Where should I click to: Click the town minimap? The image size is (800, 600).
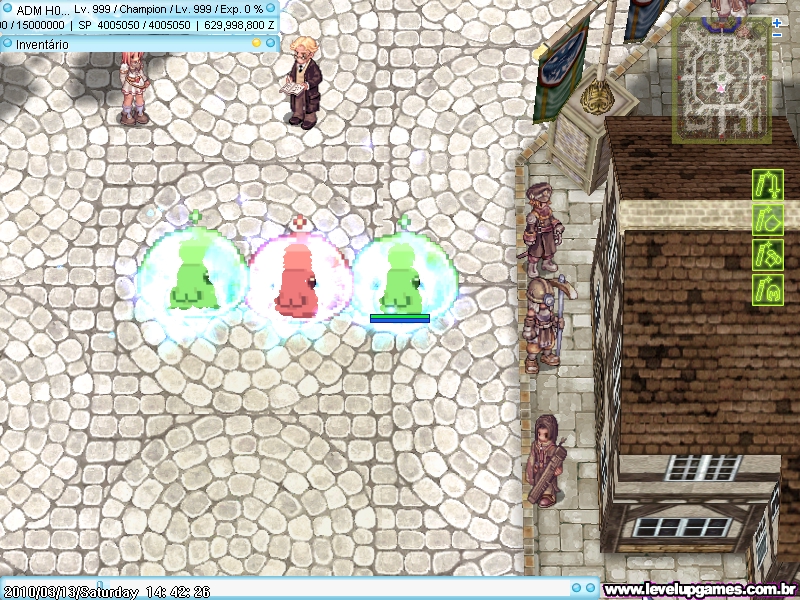point(721,80)
